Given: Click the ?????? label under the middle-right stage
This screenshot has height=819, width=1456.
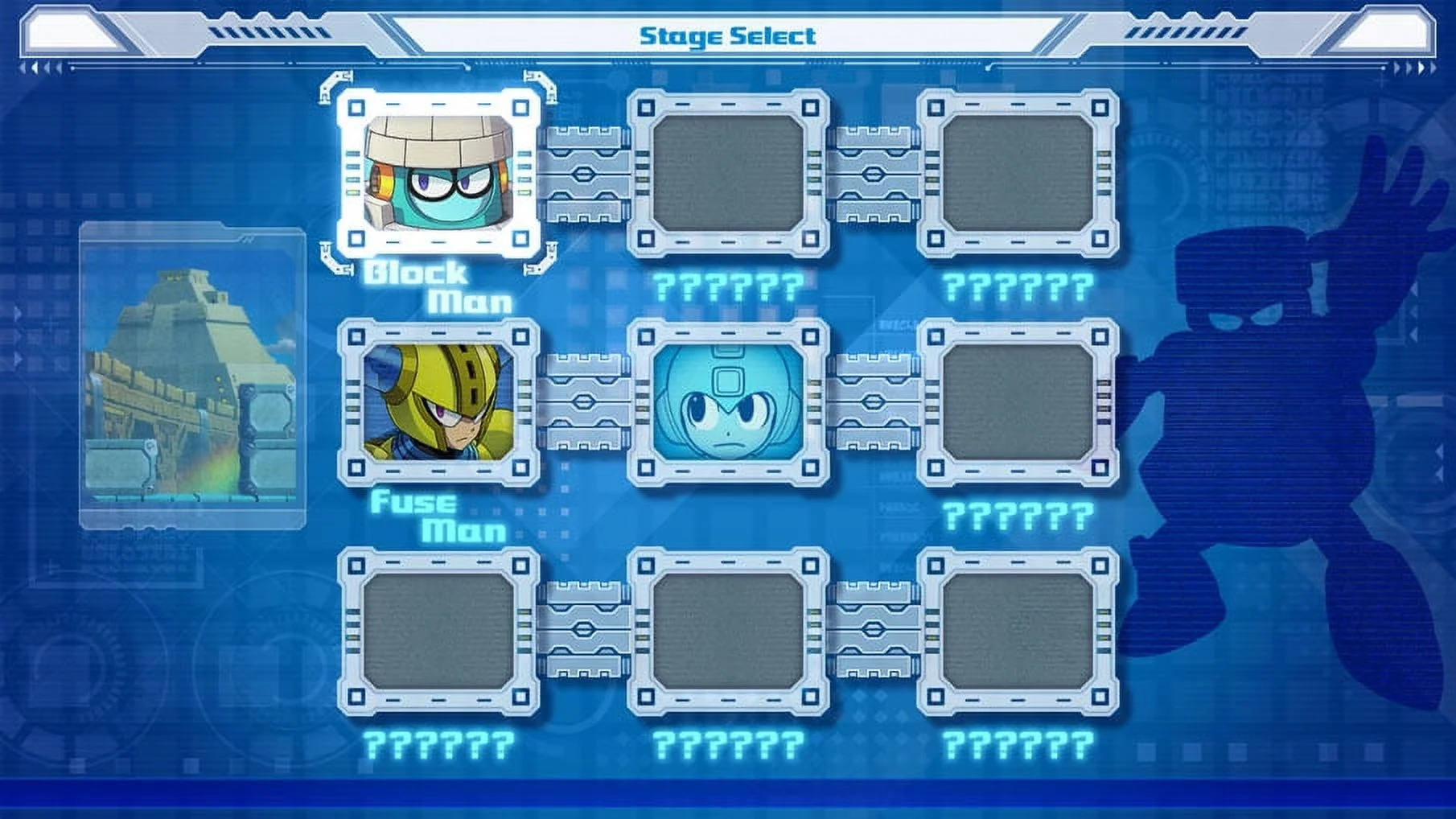Looking at the screenshot, I should click(1018, 515).
